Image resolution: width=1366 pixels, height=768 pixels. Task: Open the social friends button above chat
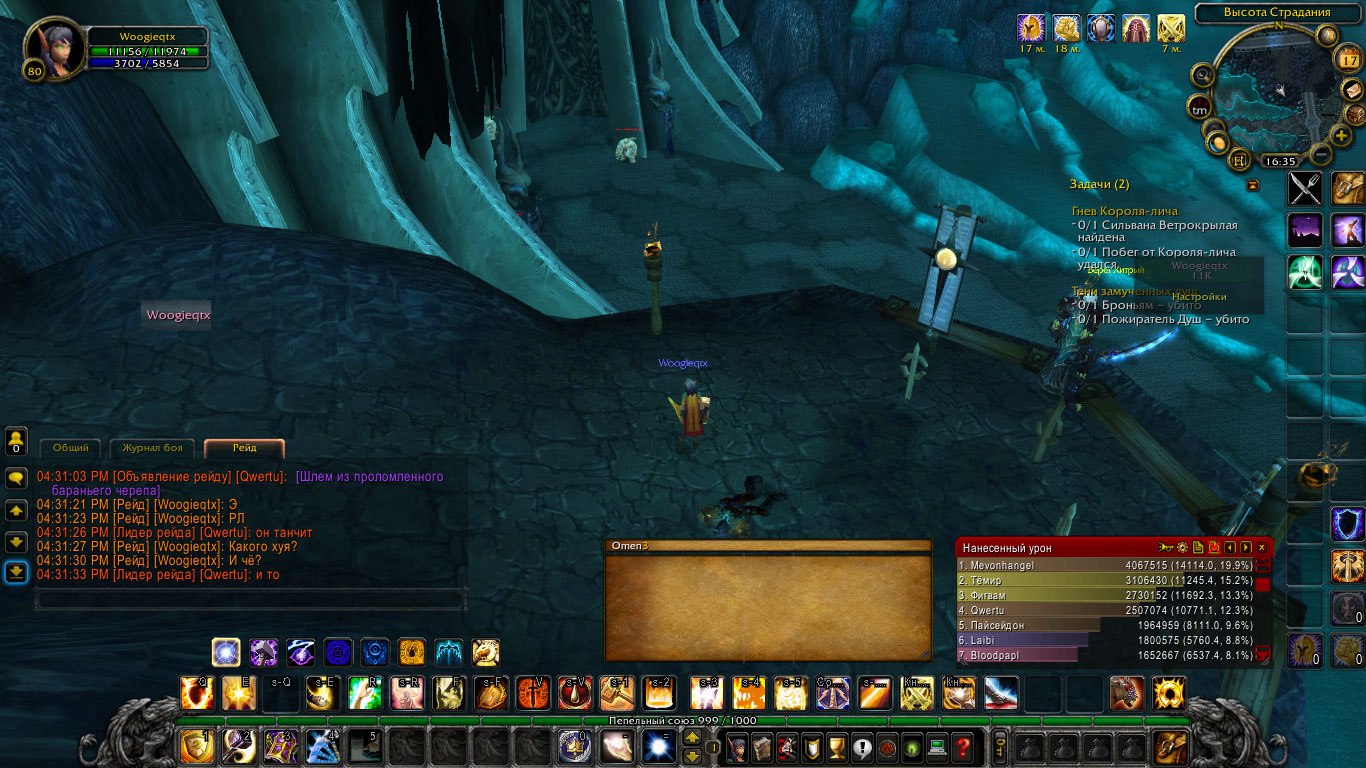tap(16, 440)
